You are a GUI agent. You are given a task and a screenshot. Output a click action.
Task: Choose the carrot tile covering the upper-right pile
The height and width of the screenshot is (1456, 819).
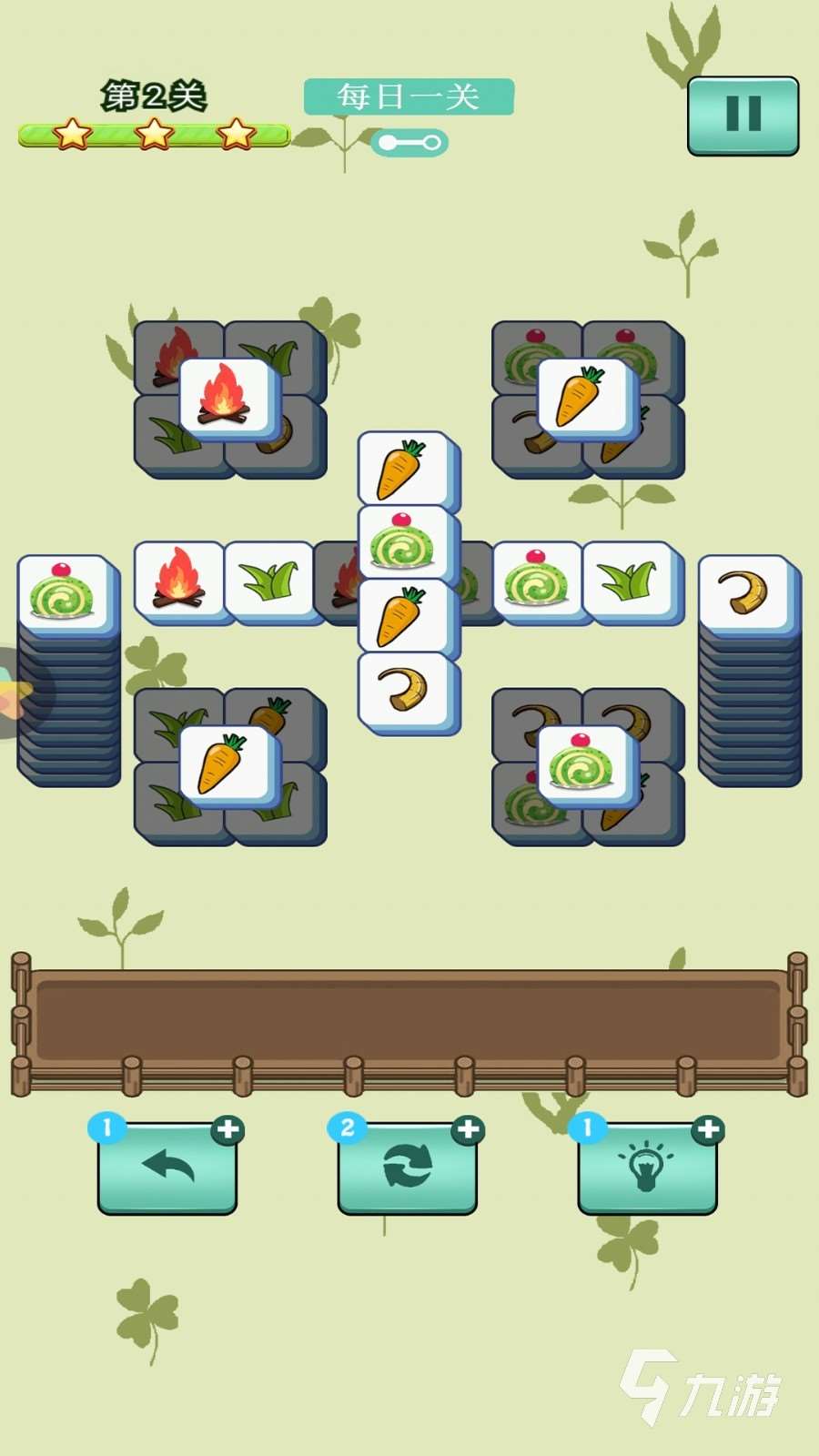(583, 398)
